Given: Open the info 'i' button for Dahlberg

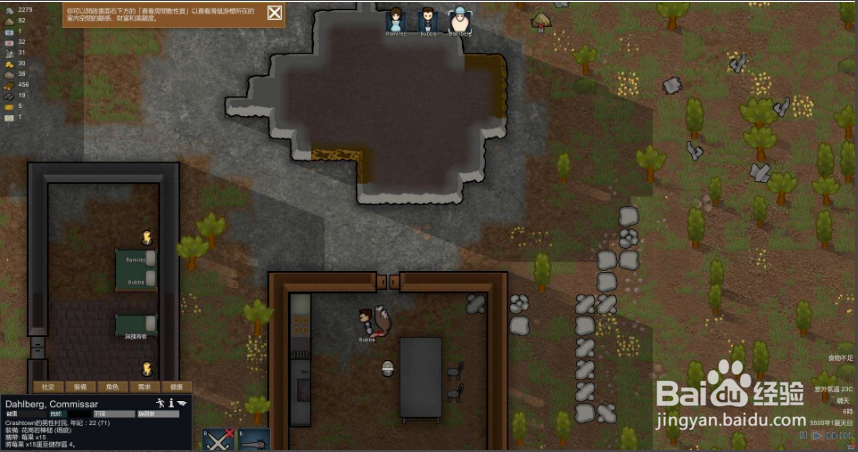Looking at the screenshot, I should tap(171, 402).
